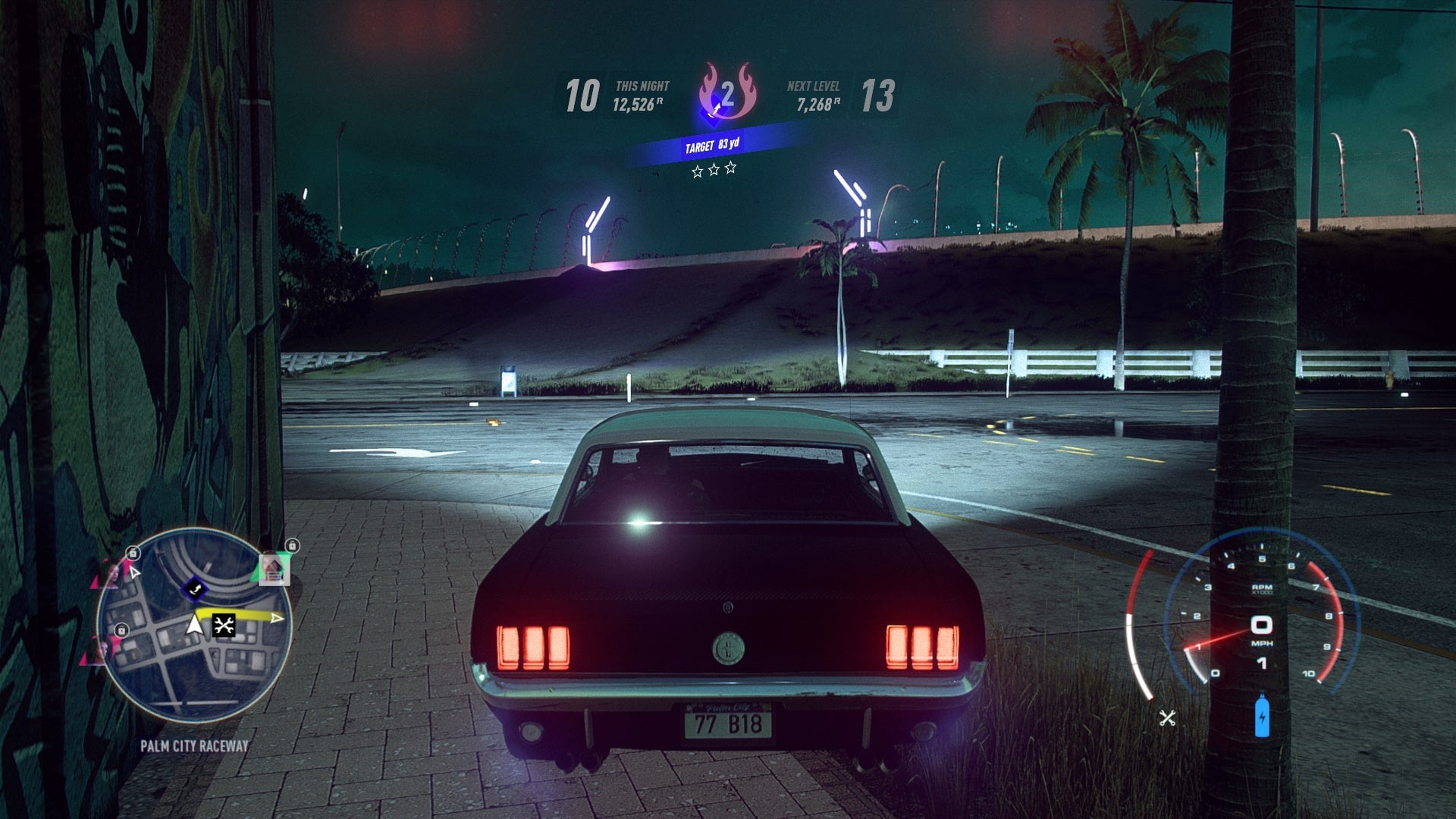Click the locked padlock icon atop the minimap
Viewport: 1456px width, 819px height.
(x=293, y=546)
